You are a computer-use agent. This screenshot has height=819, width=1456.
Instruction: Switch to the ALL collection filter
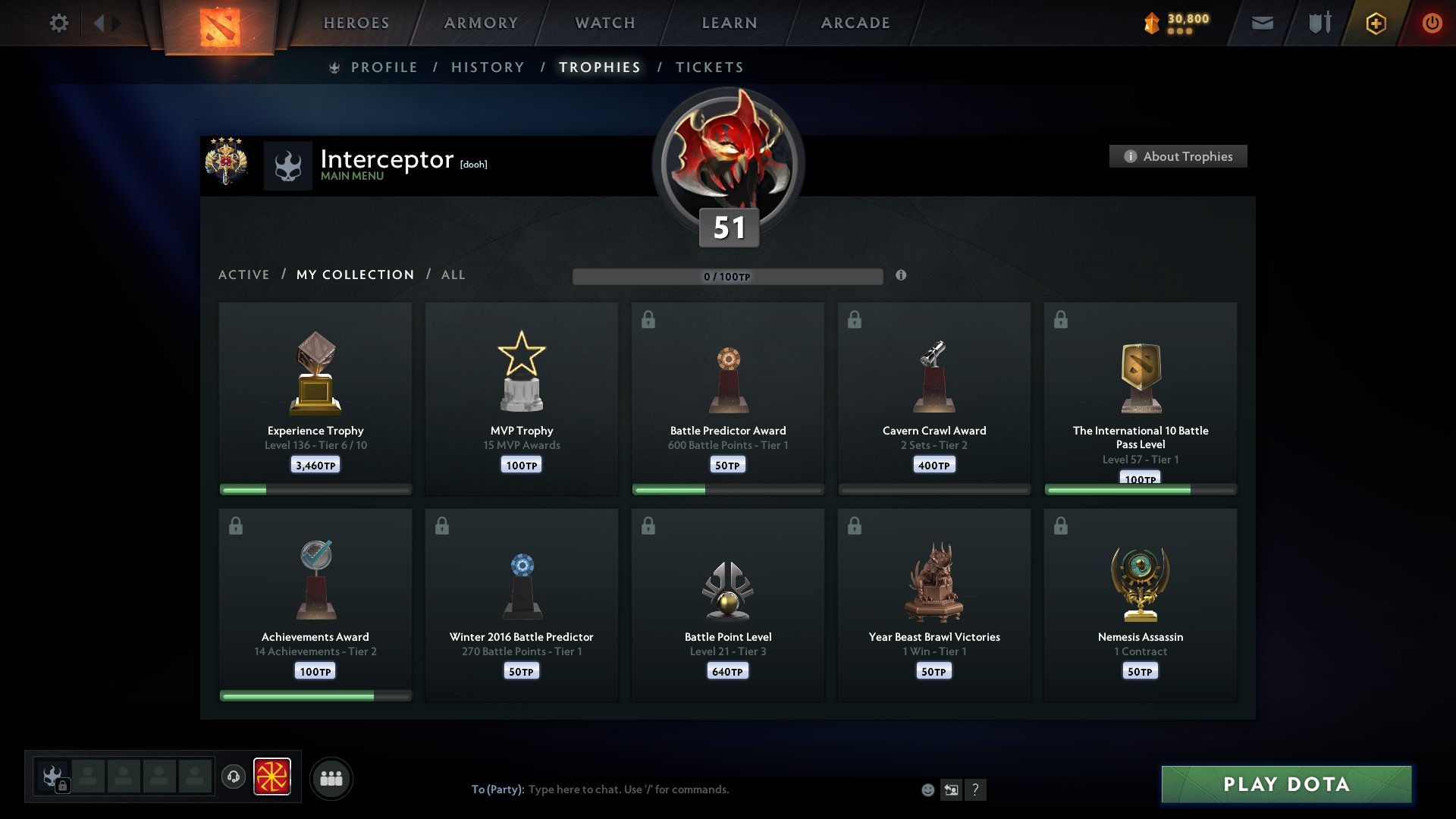click(x=453, y=275)
